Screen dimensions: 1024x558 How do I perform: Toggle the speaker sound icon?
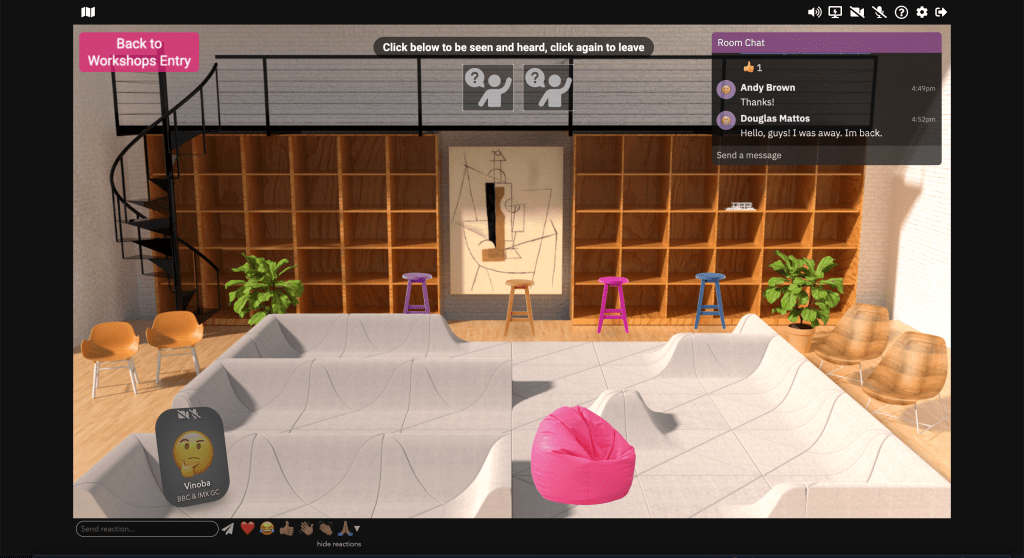814,12
